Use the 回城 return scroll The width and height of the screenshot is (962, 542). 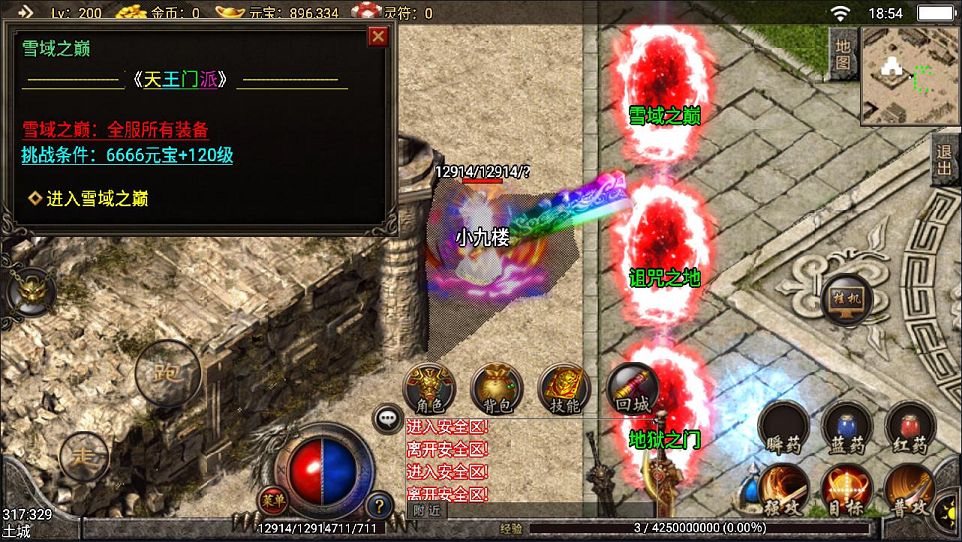coord(632,388)
